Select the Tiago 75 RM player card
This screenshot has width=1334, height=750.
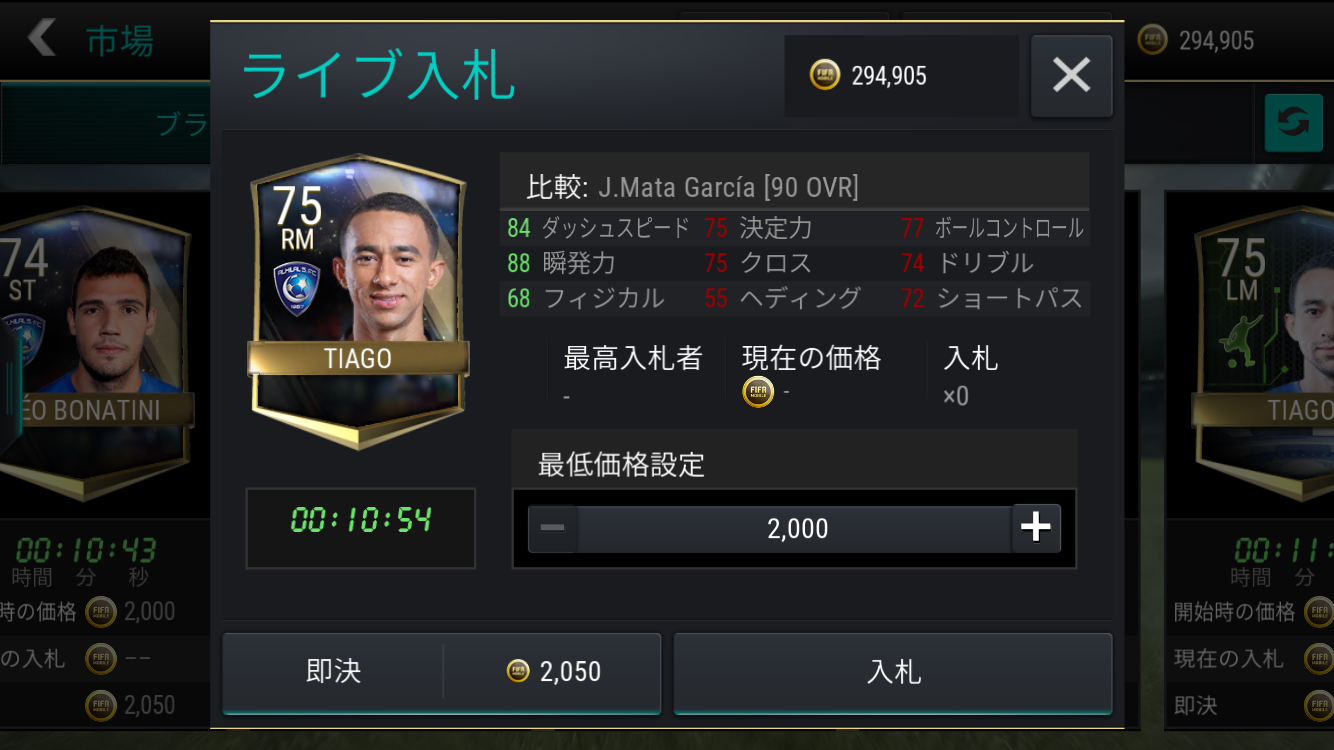[358, 300]
